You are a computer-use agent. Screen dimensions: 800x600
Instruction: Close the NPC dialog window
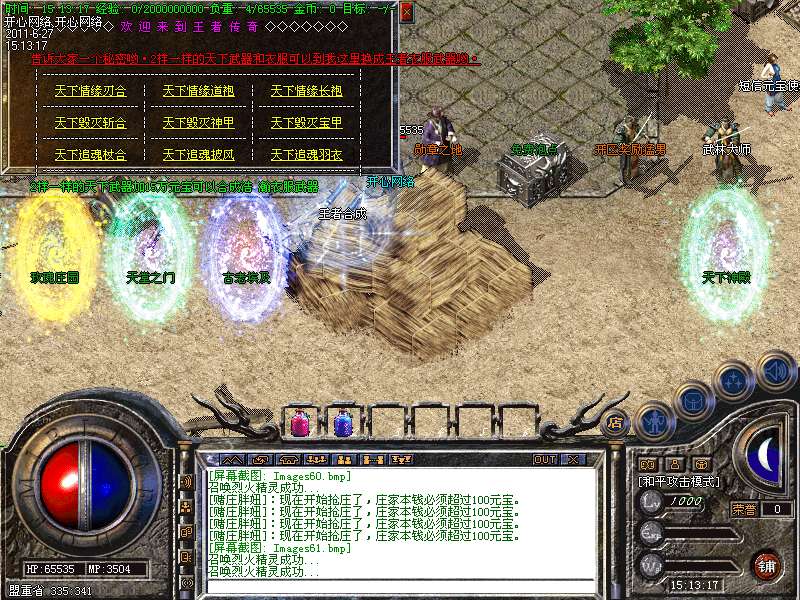pos(406,12)
